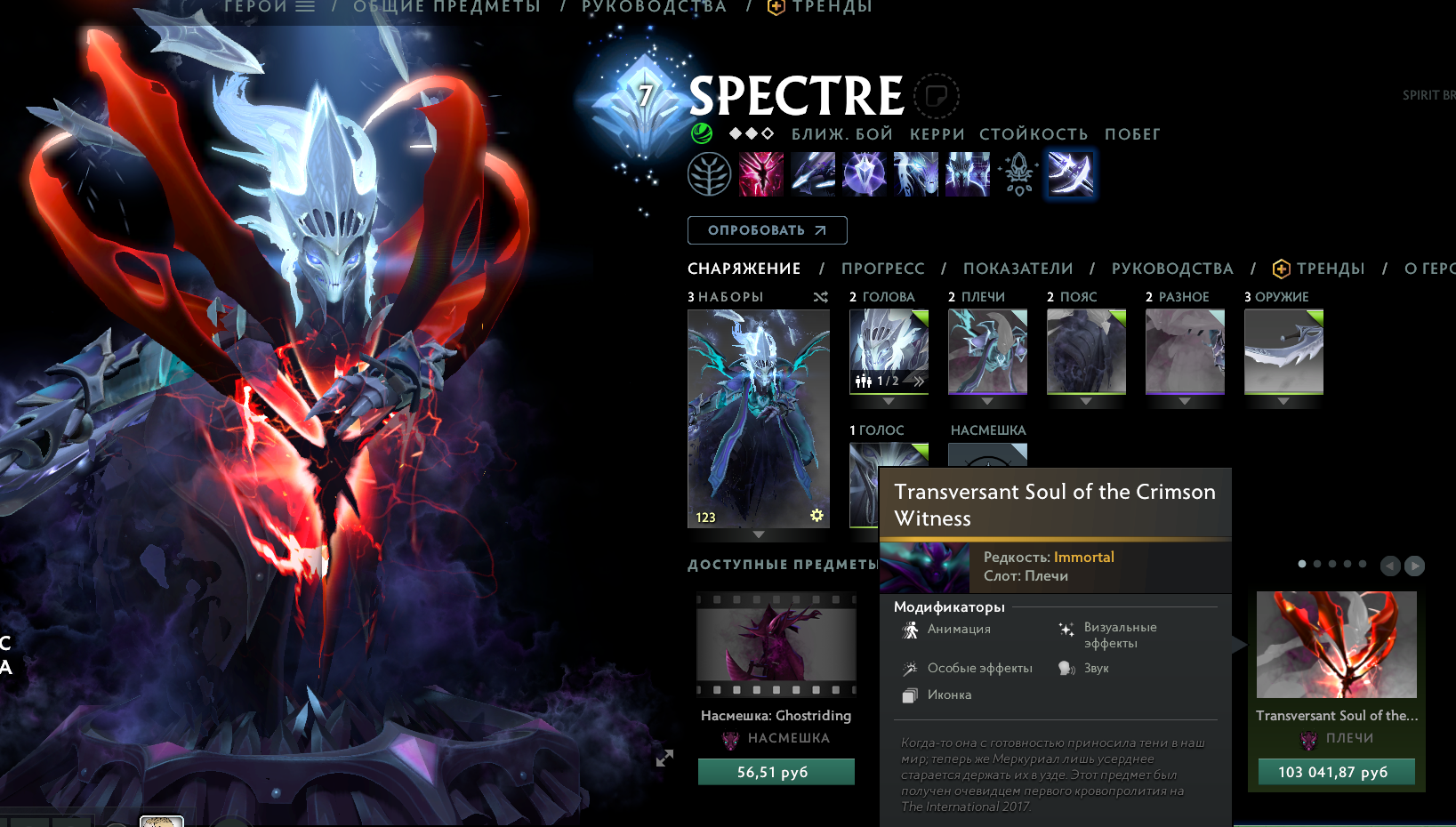This screenshot has width=1456, height=827.
Task: Open the hamburger menu next to ГЕРОИ
Action: 306,7
